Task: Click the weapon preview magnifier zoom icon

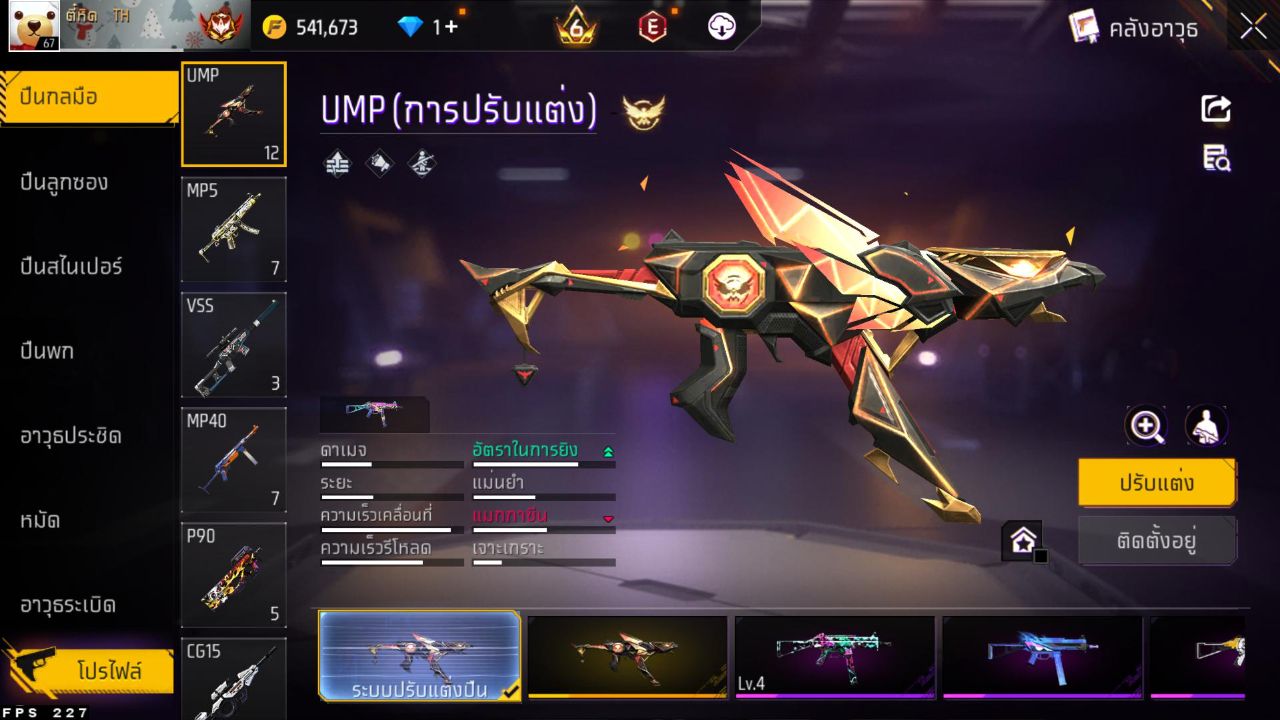Action: [x=1146, y=426]
